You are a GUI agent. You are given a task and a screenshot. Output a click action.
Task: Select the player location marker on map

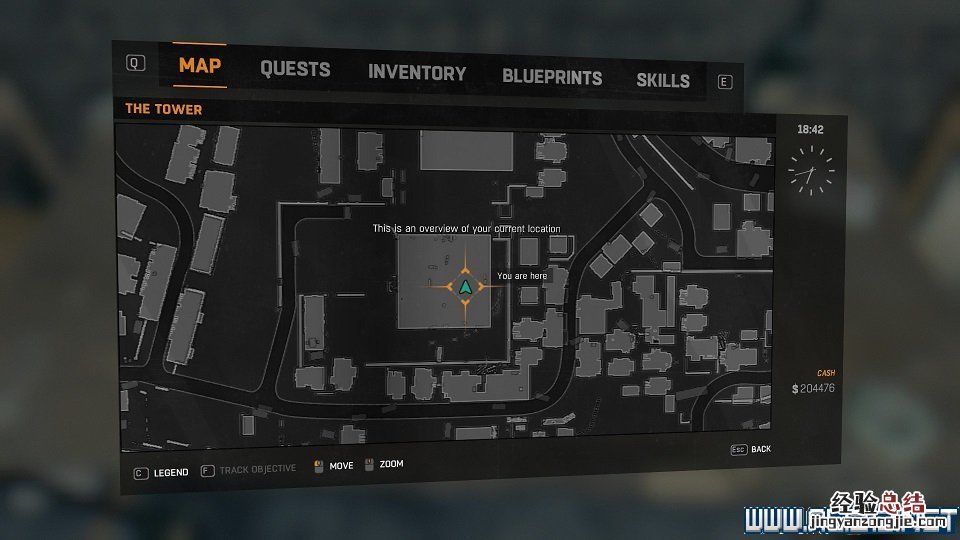pyautogui.click(x=465, y=286)
